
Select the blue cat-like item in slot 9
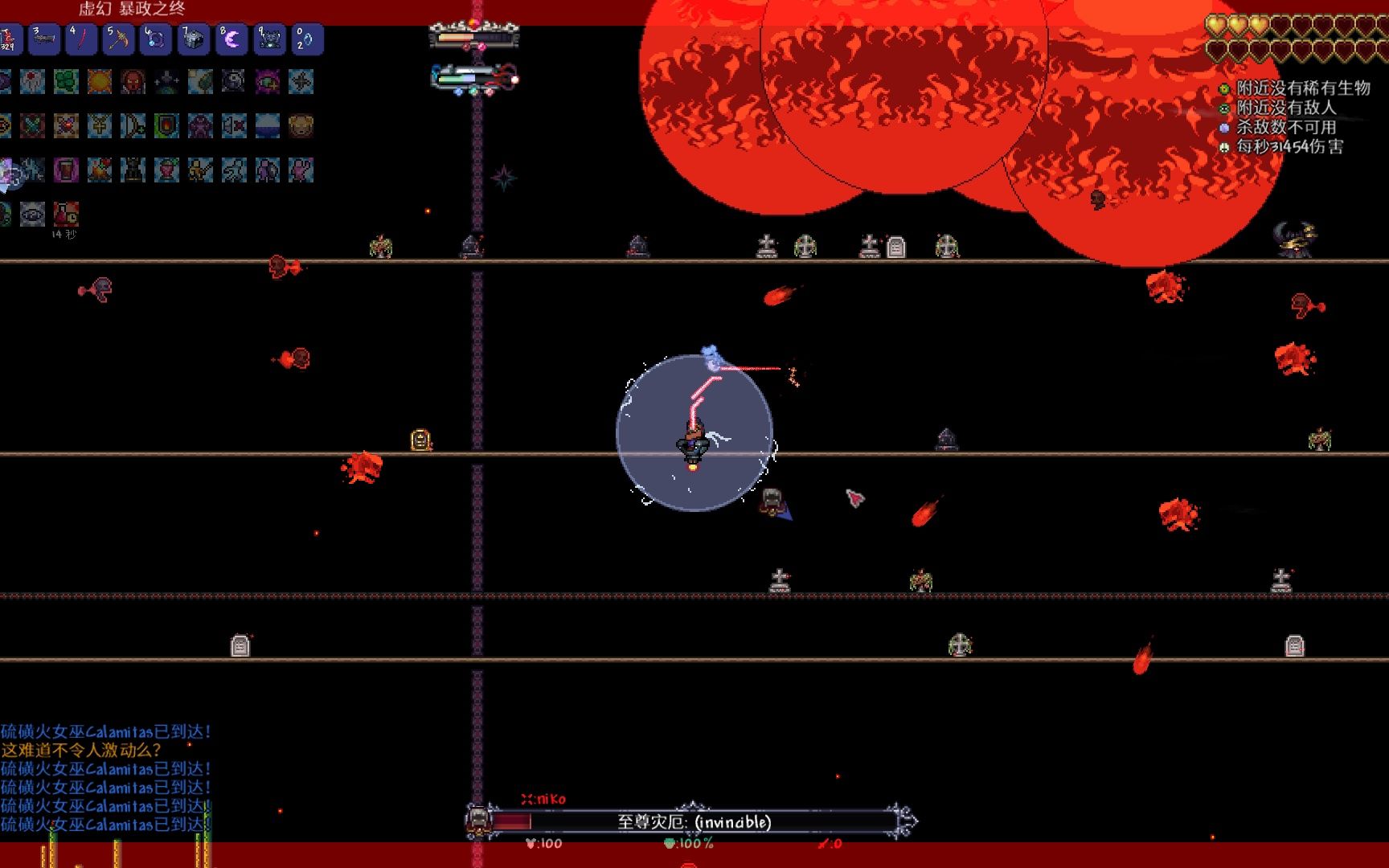point(269,39)
